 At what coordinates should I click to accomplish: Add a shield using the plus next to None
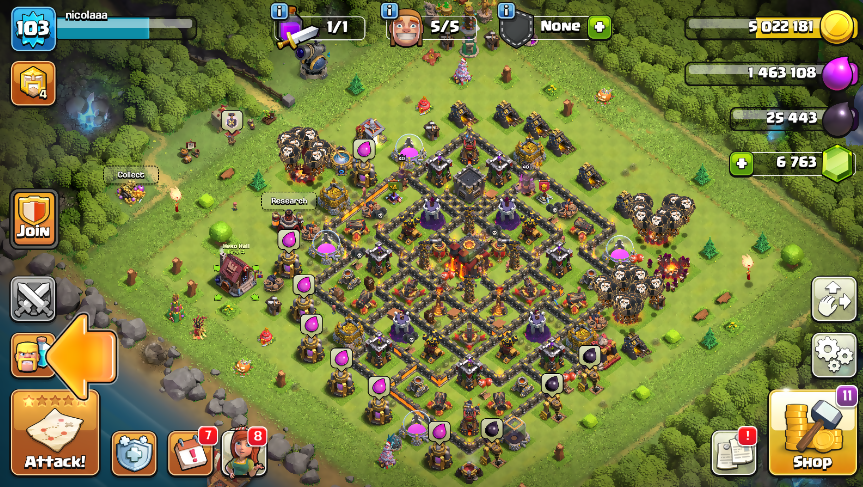599,27
